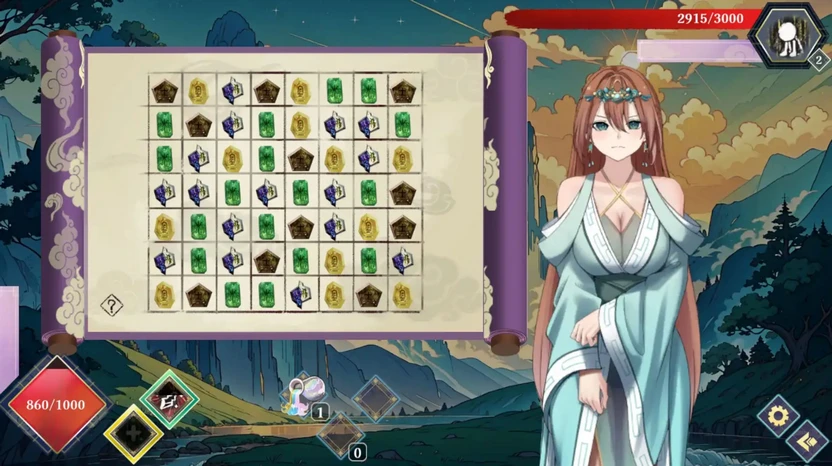Select the enemy portrait hexagon icon
The width and height of the screenshot is (832, 466).
789,35
